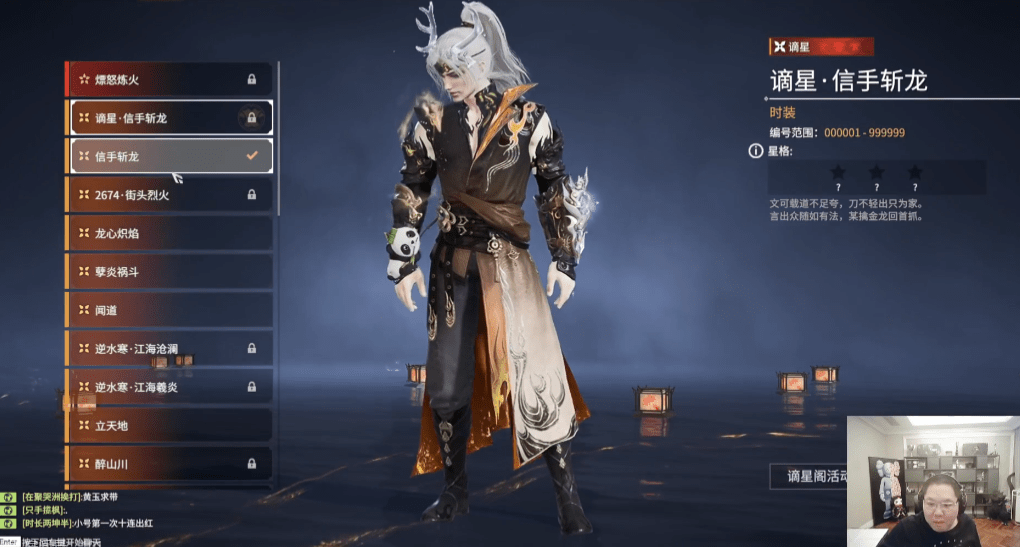
Task: Pick the 逆水寒·江海沧澜 outfit
Action: pyautogui.click(x=168, y=349)
